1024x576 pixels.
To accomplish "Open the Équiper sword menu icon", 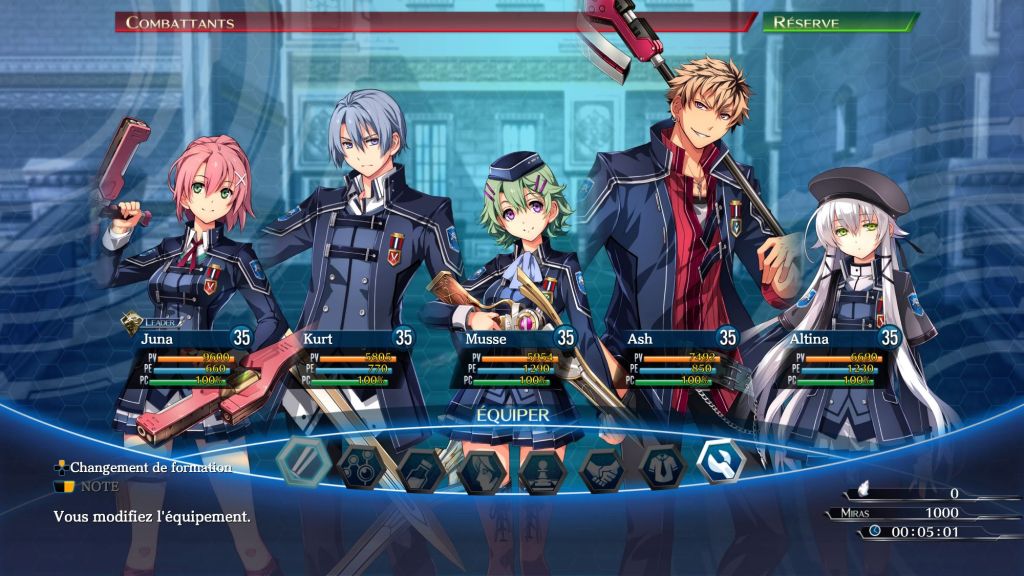I will point(301,461).
